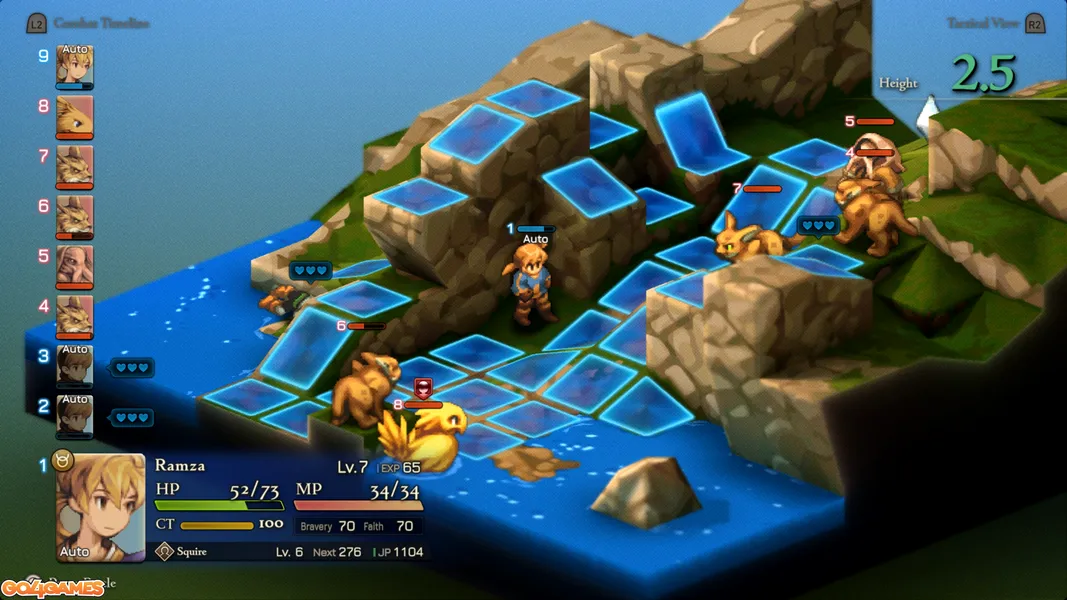Select Ramza's unit marked 1 on the battlefield
Viewport: 1067px width, 600px height.
(x=530, y=285)
